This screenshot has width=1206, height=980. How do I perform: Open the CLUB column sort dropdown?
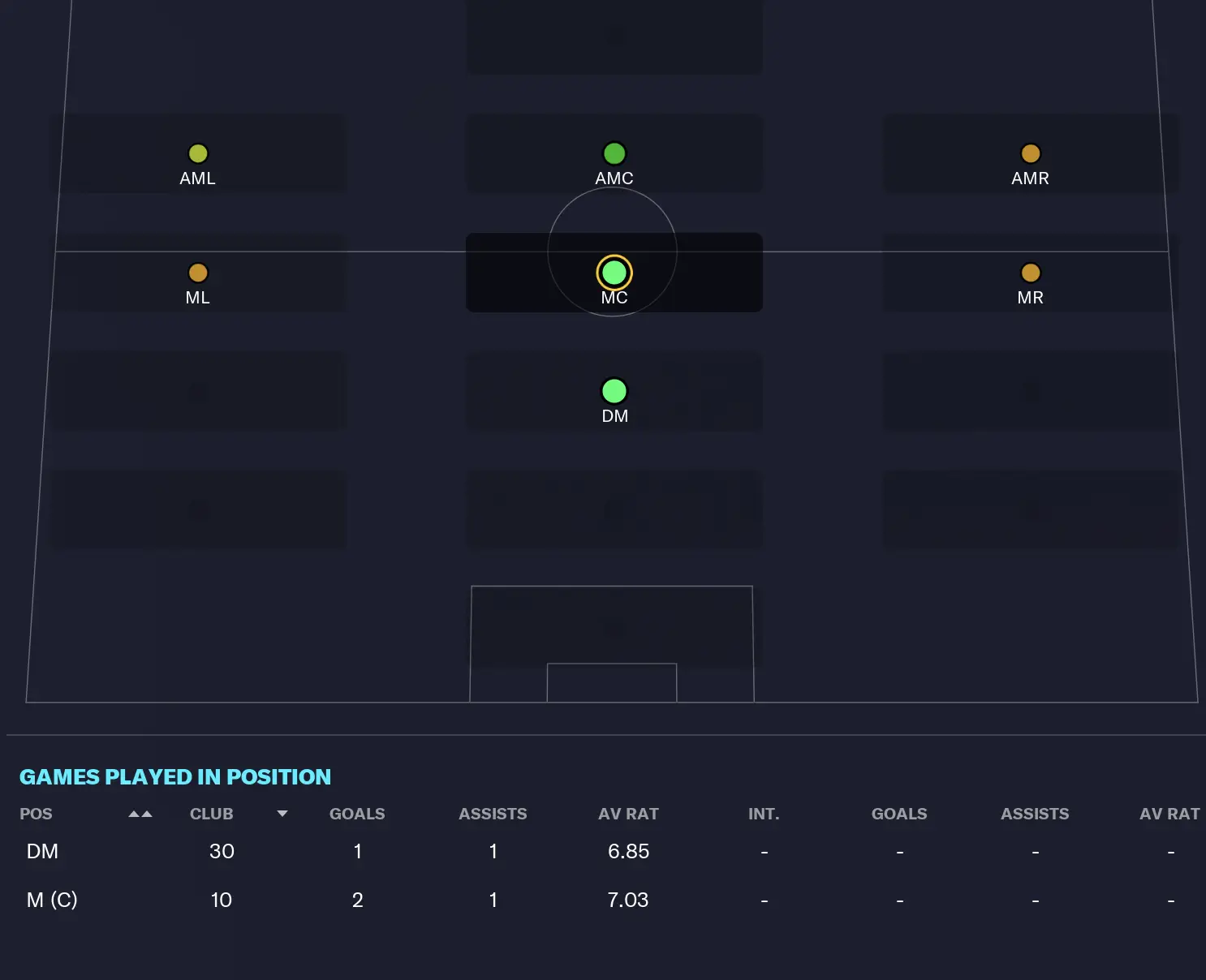coord(282,814)
